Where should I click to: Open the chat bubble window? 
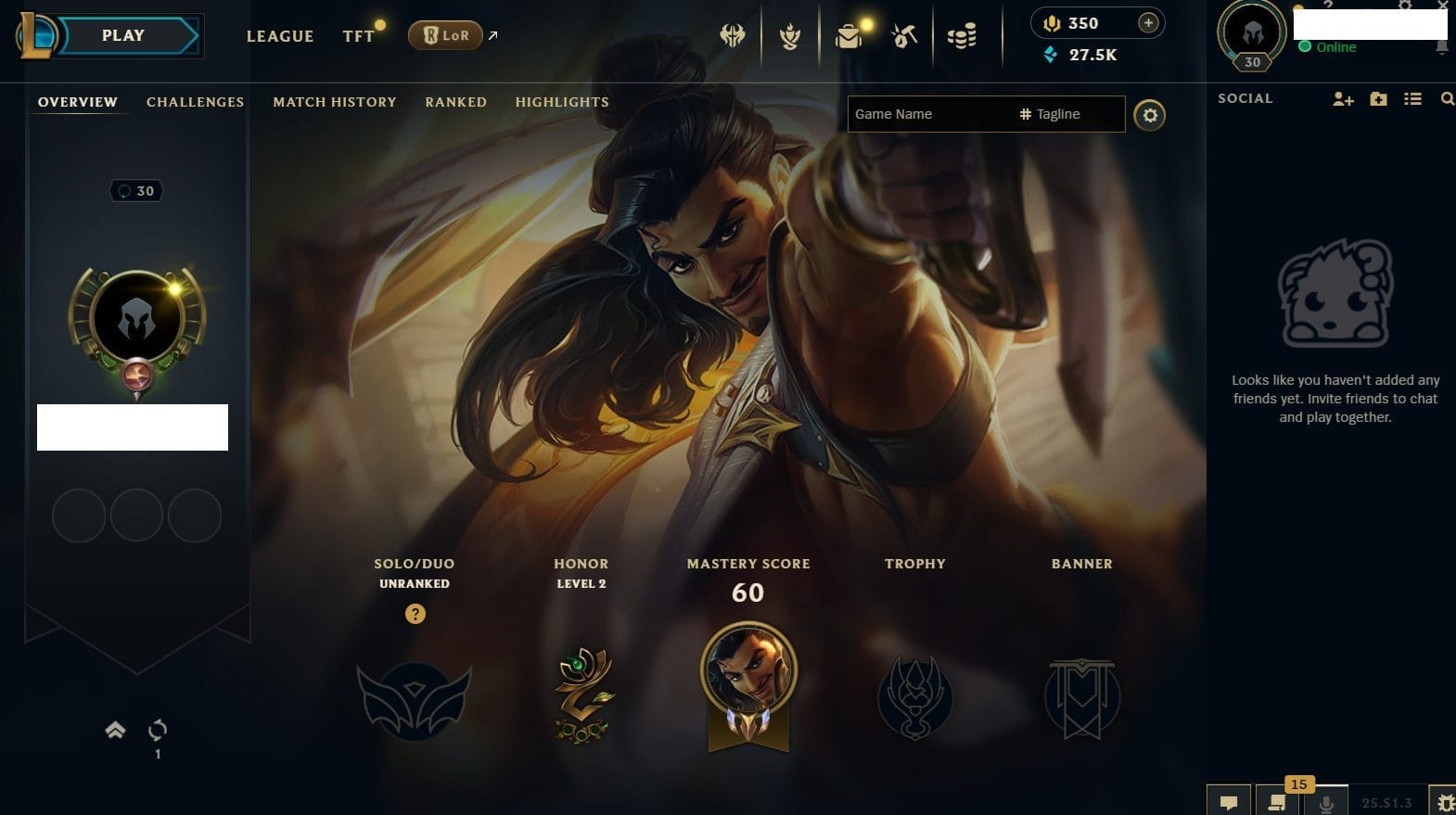pos(1229,802)
